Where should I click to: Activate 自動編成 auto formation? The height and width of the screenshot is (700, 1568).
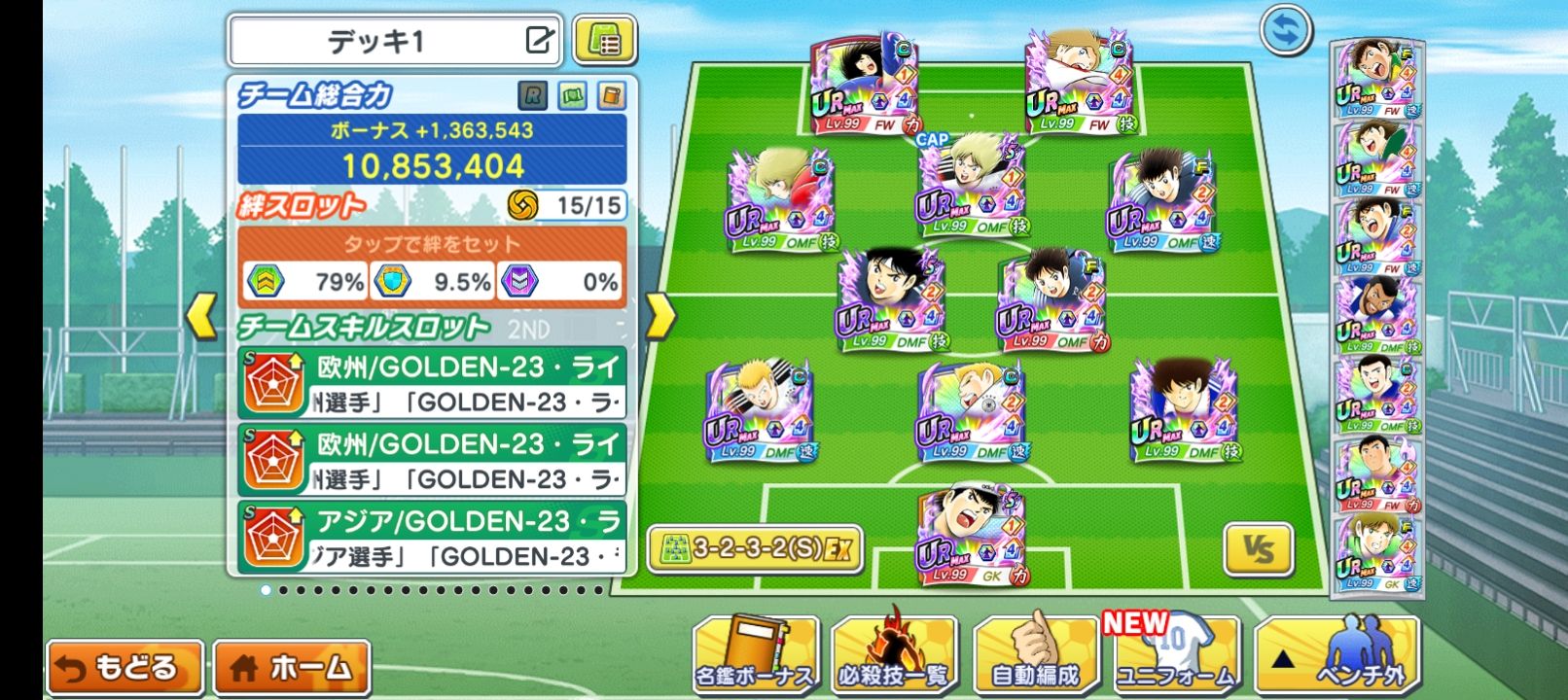pyautogui.click(x=1035, y=654)
